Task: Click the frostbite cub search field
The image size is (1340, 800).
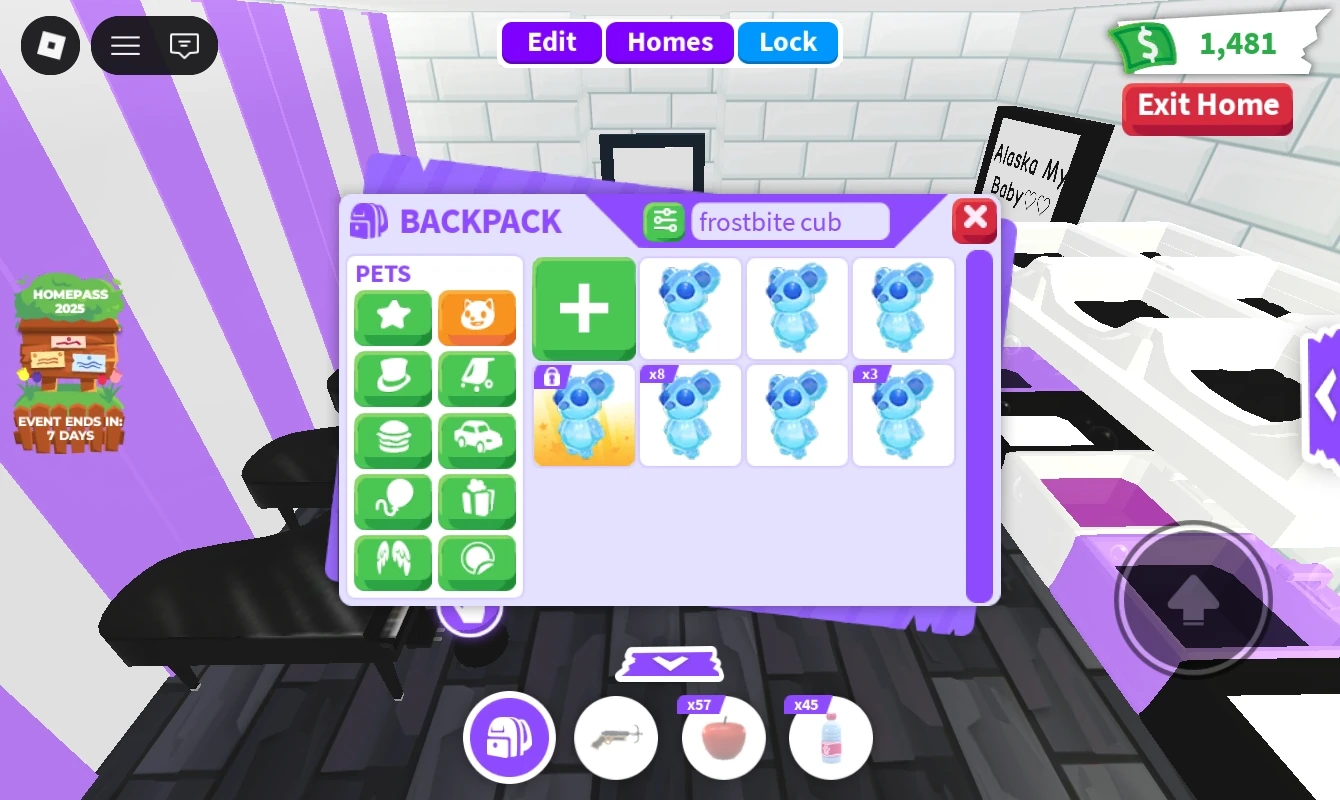Action: click(x=790, y=221)
